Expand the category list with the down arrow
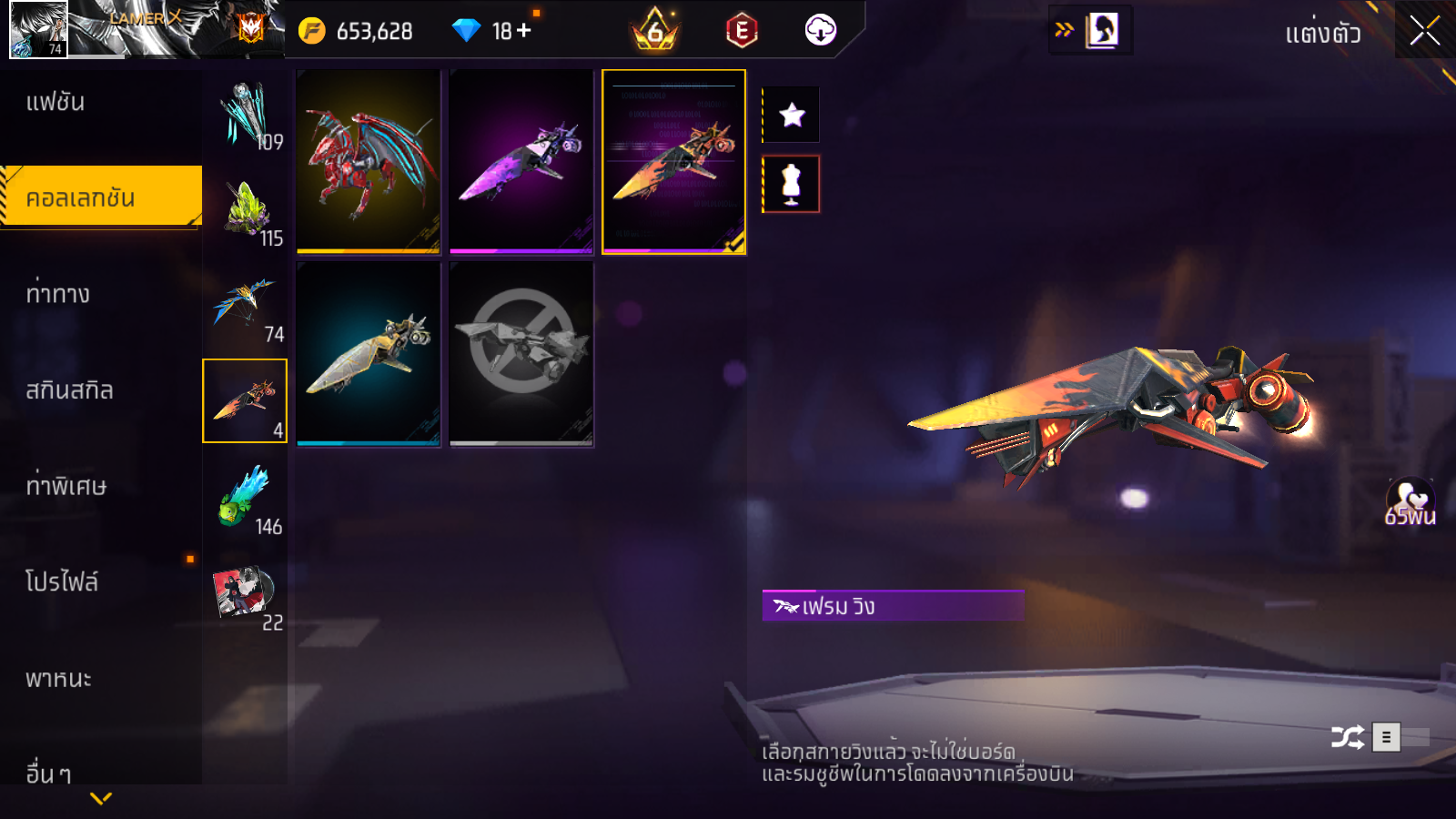The image size is (1456, 819). click(x=101, y=798)
